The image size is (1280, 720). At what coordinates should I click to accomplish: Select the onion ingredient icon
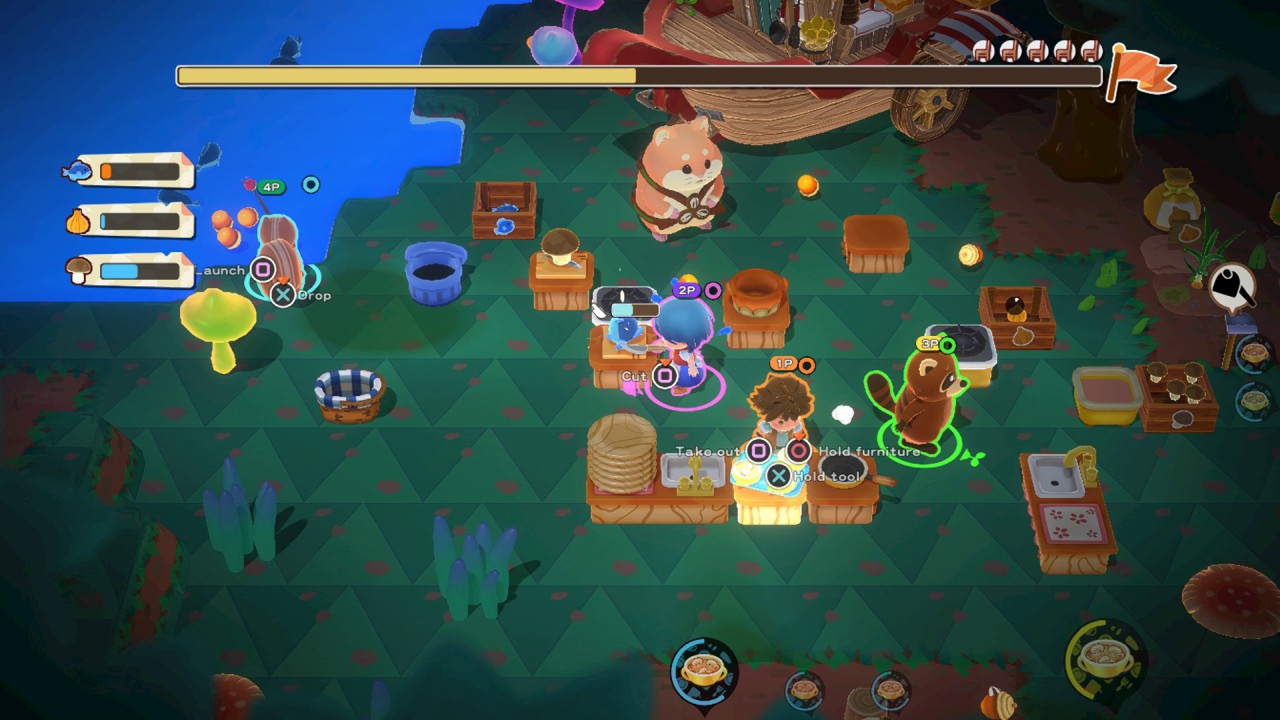tap(77, 222)
